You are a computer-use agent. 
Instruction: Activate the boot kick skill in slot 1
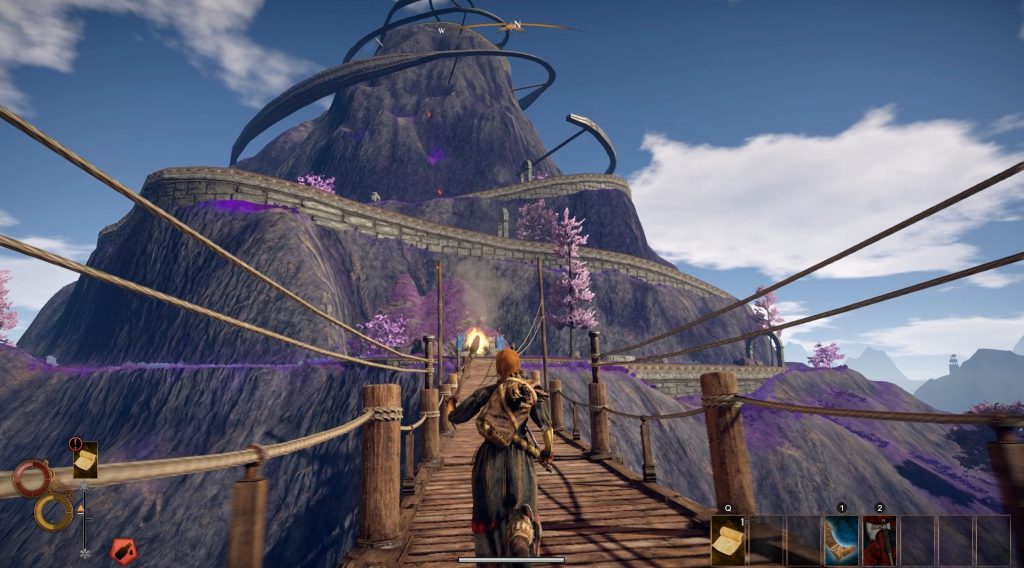(x=841, y=541)
